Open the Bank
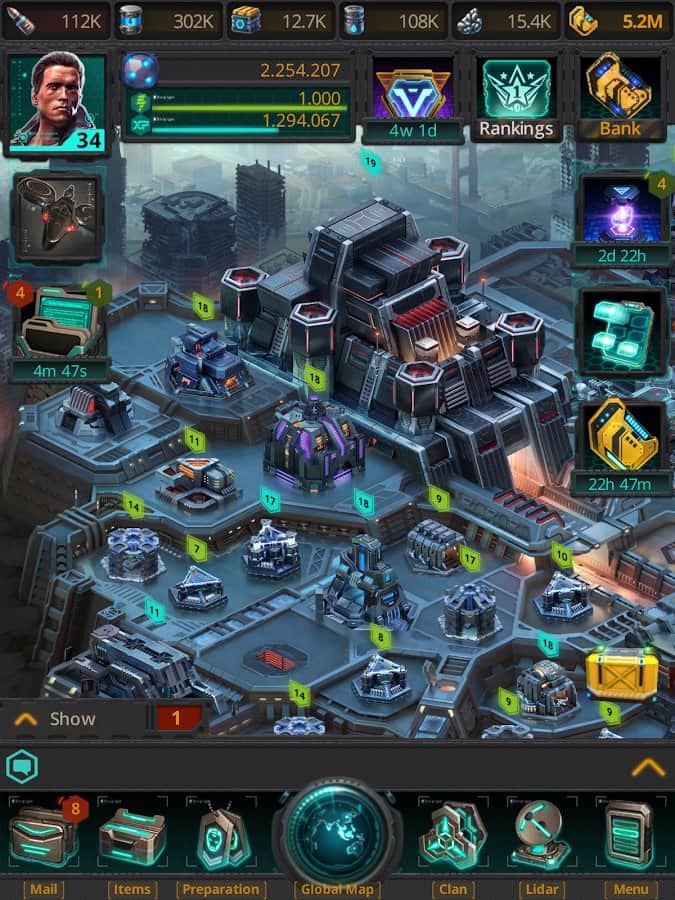Viewport: 675px width, 900px height. 620,96
